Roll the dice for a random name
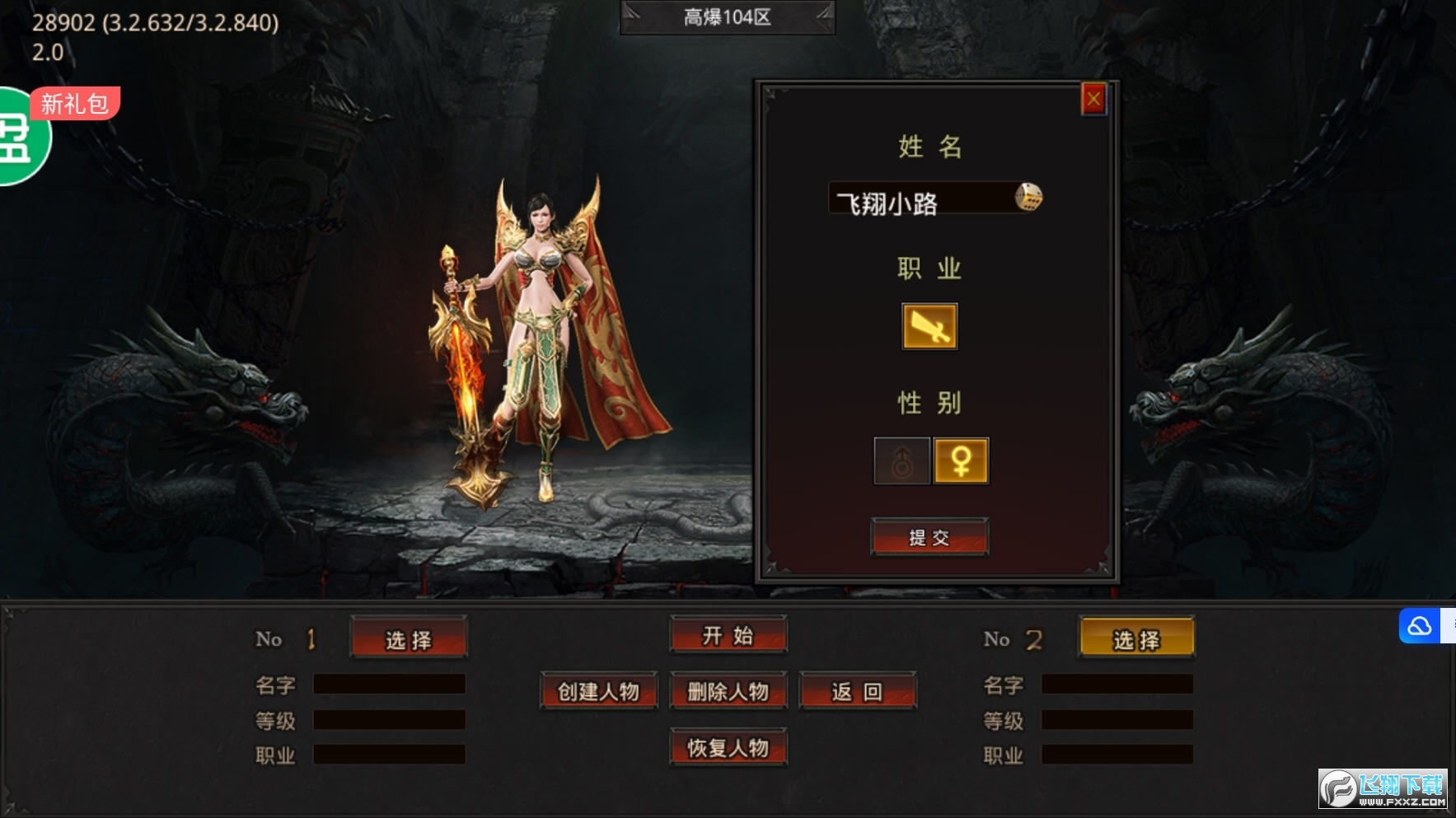Viewport: 1456px width, 818px height. [1028, 198]
